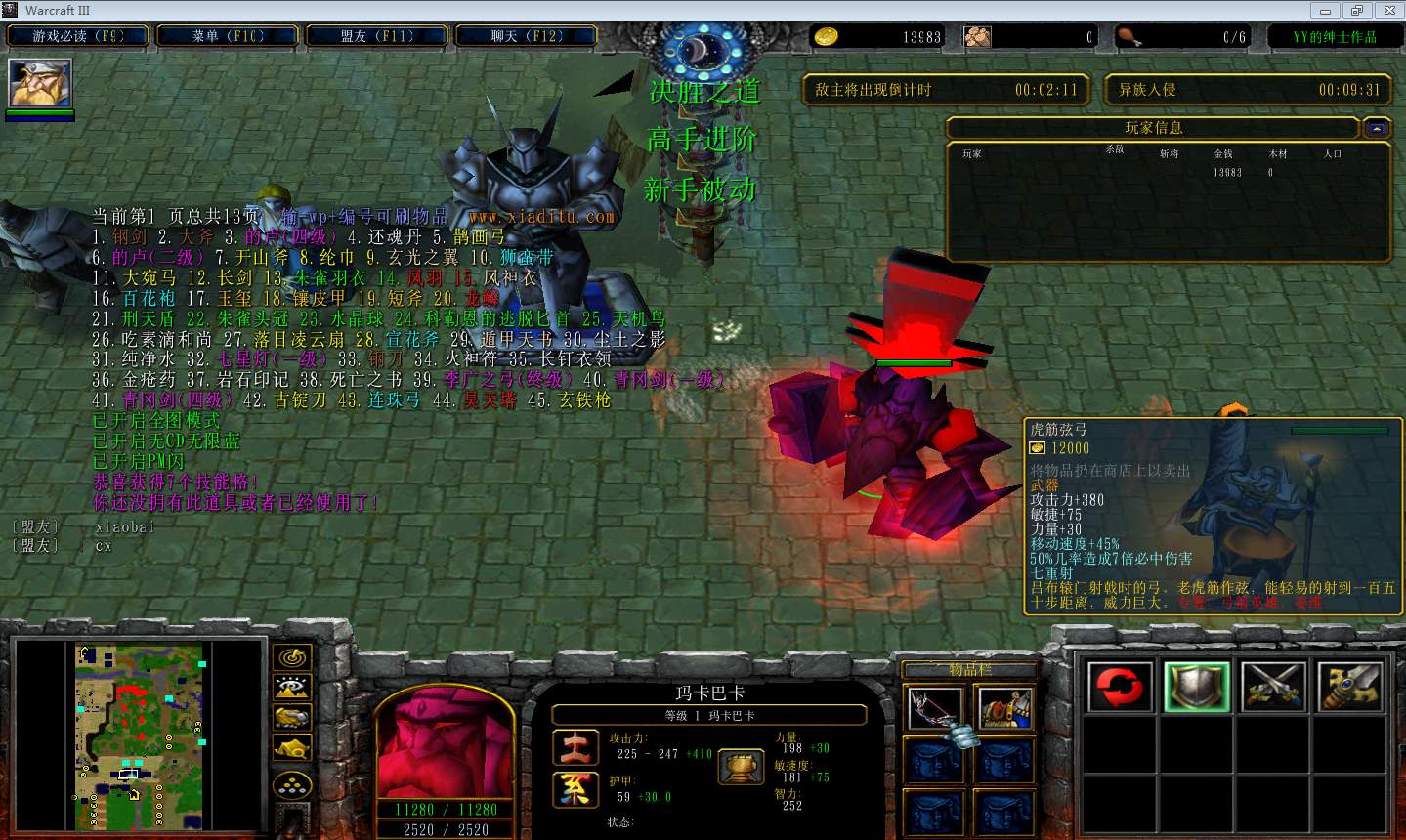Click the 攻击力 attack type icon

click(576, 747)
